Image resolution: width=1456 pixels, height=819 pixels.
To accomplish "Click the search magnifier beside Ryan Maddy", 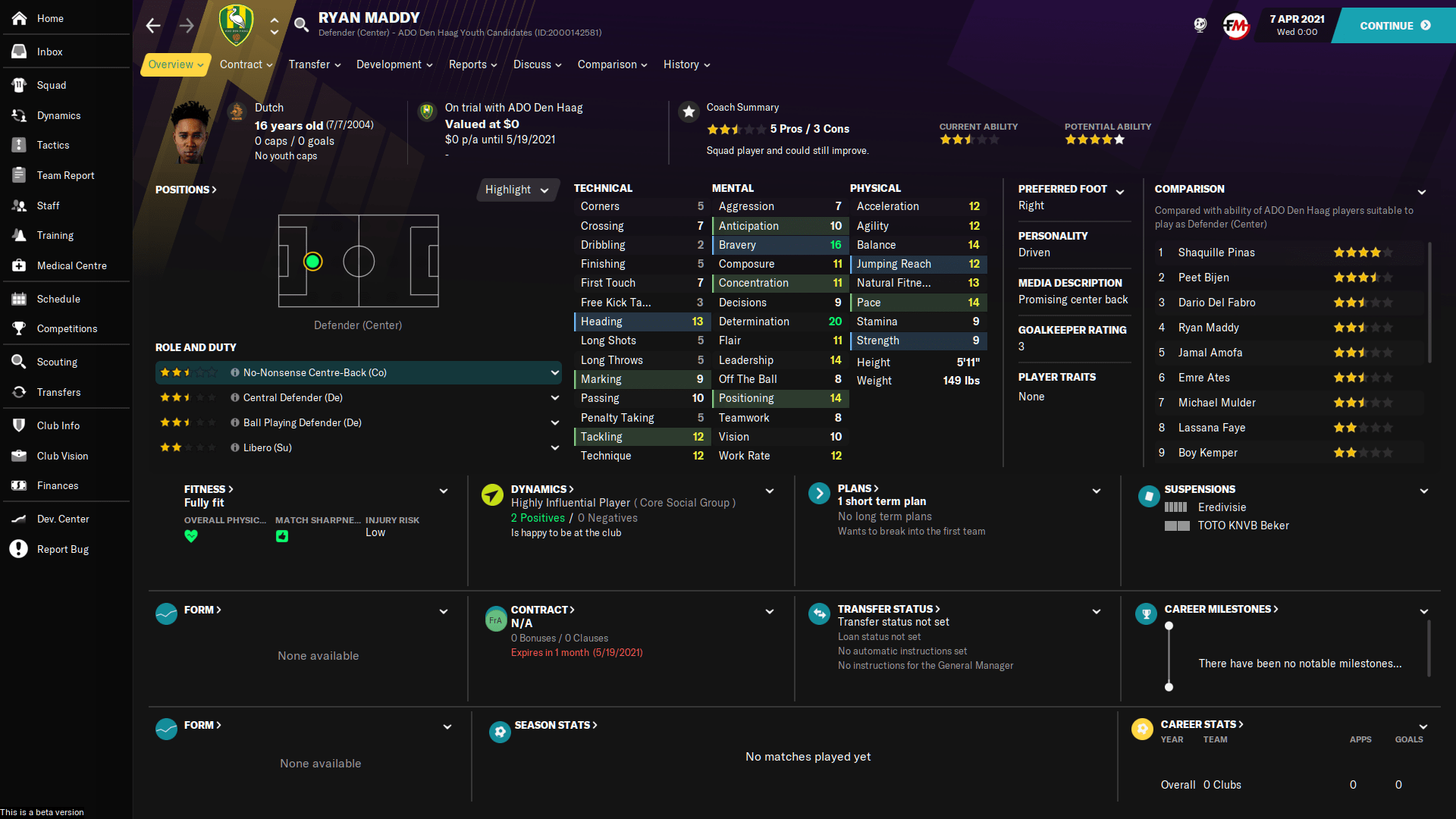I will click(301, 24).
